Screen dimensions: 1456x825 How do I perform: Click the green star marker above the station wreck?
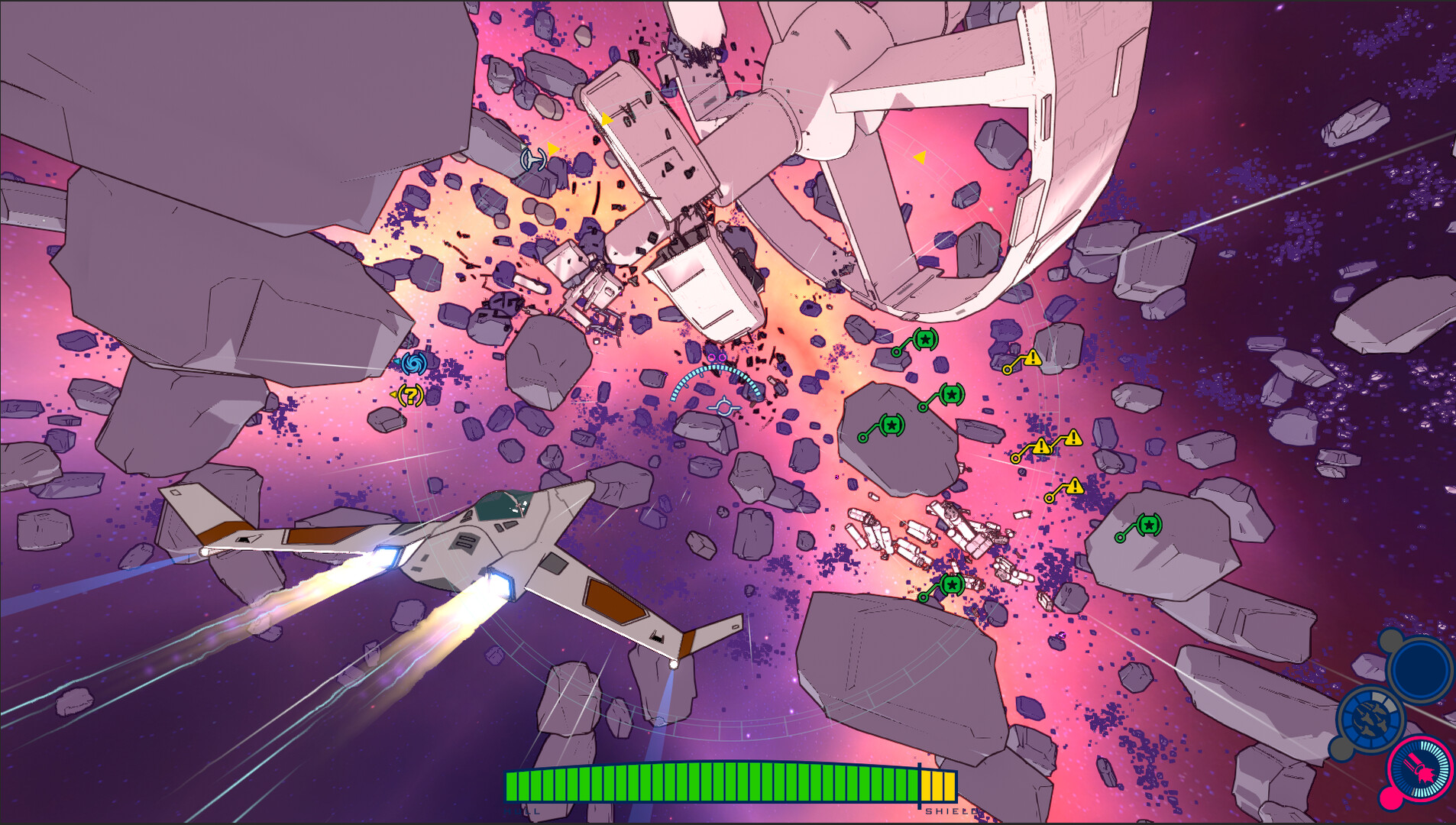coord(924,338)
